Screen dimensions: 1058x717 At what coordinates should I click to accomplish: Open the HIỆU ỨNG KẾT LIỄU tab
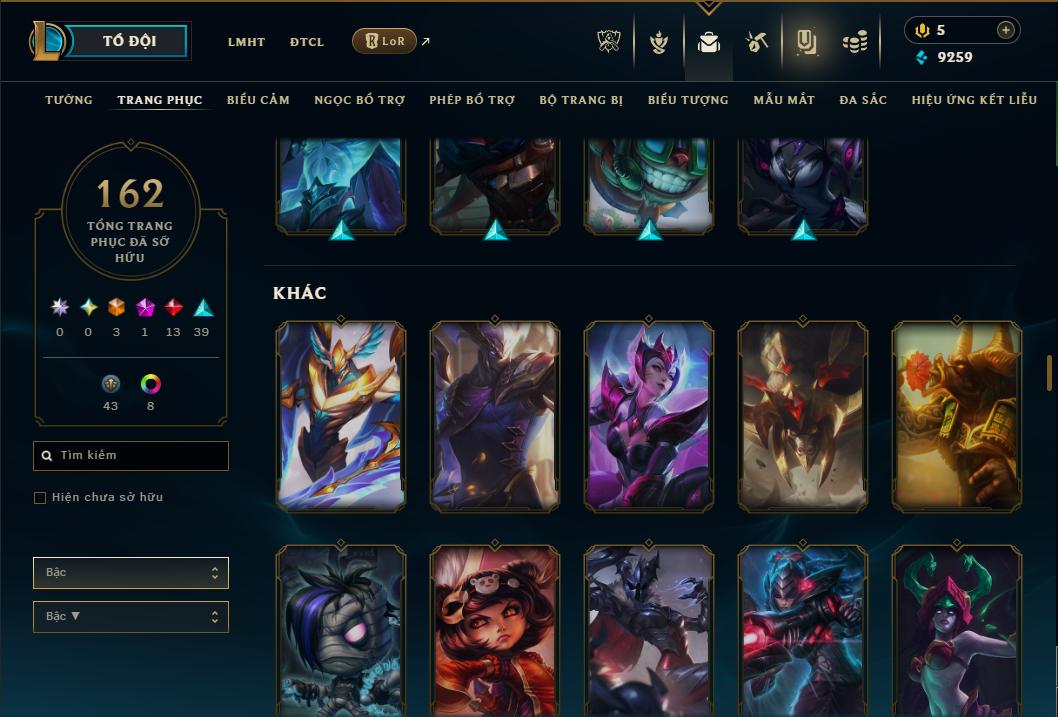tap(974, 100)
